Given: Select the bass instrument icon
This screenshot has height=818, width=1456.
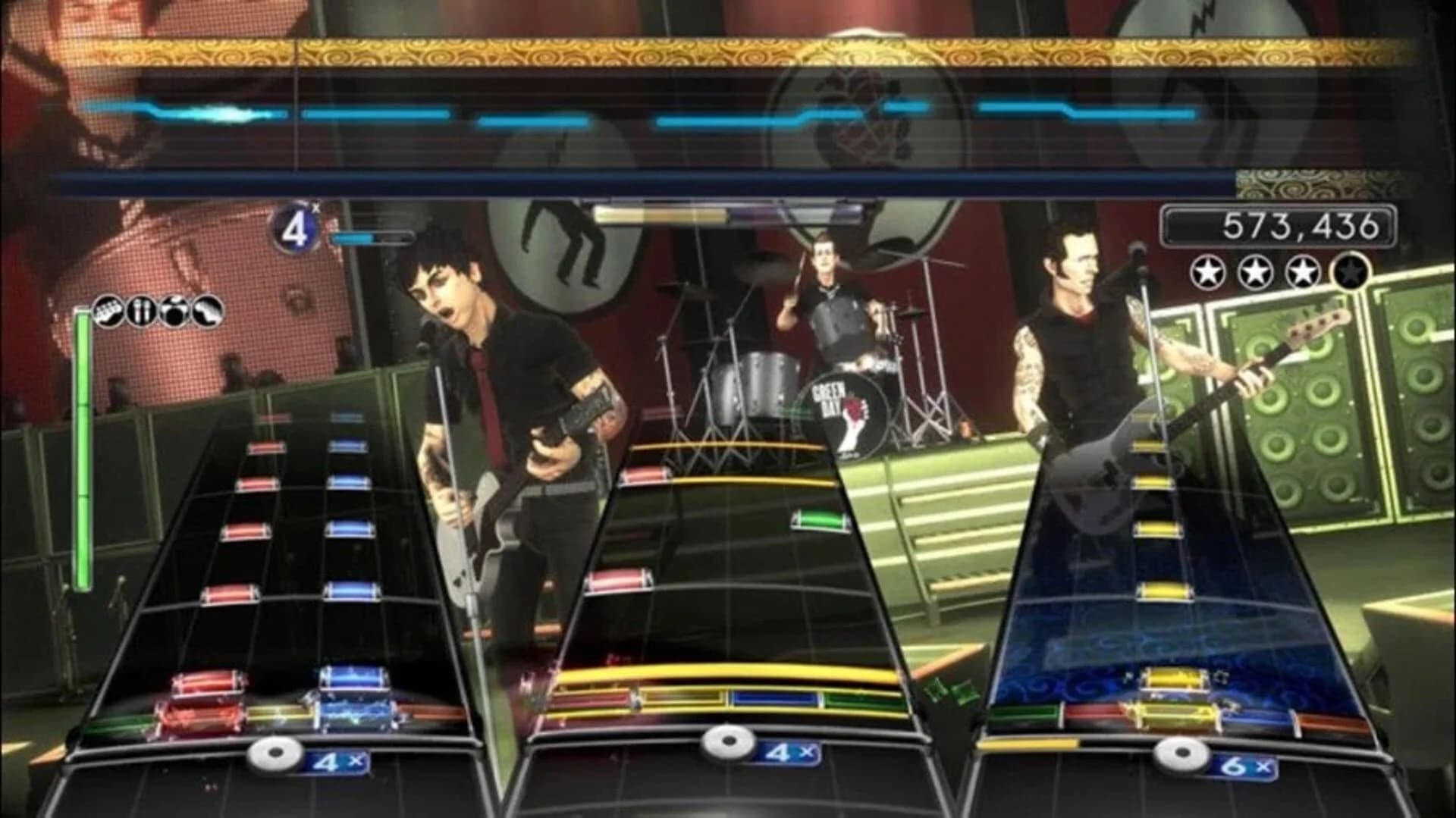Looking at the screenshot, I should 205,311.
